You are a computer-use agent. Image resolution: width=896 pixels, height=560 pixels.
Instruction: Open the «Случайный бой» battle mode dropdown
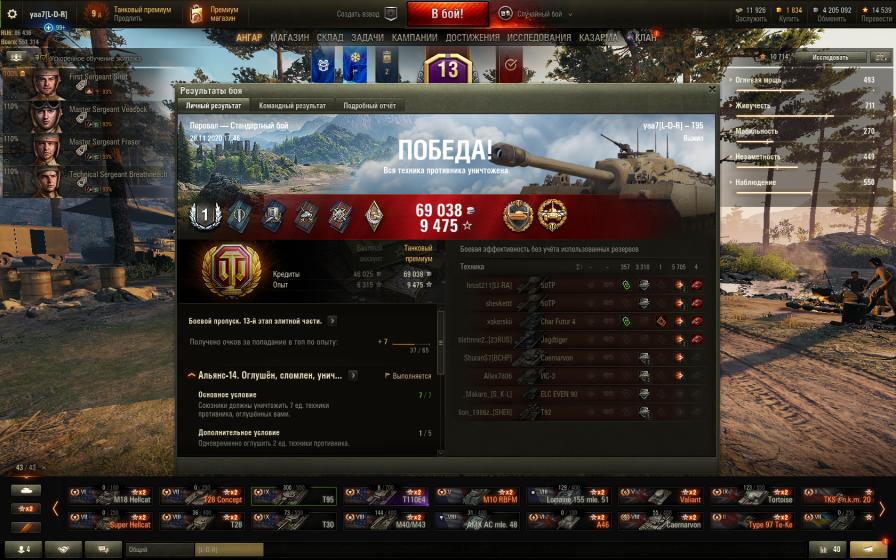(545, 15)
